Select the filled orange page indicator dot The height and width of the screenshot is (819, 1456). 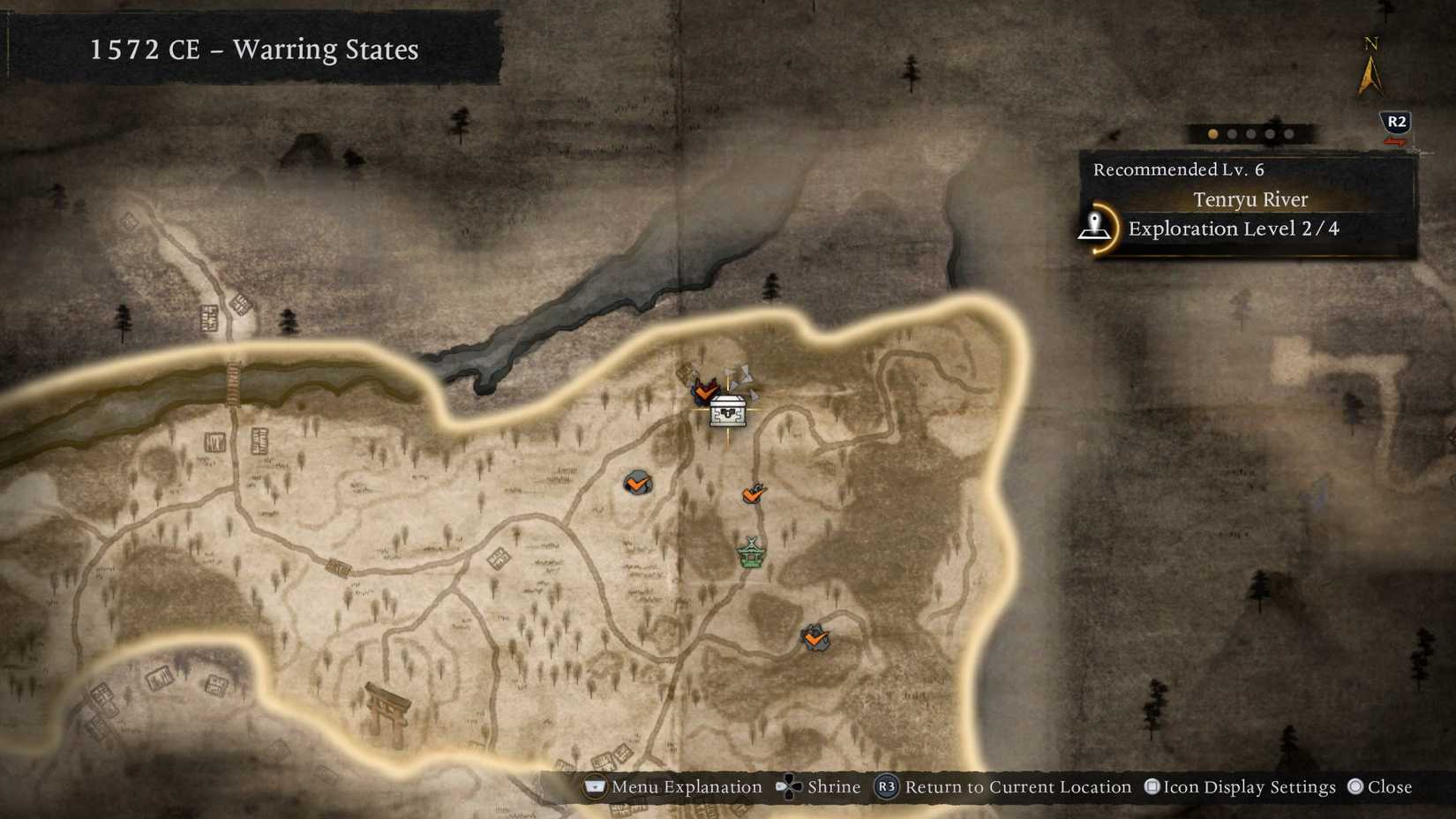click(x=1212, y=134)
